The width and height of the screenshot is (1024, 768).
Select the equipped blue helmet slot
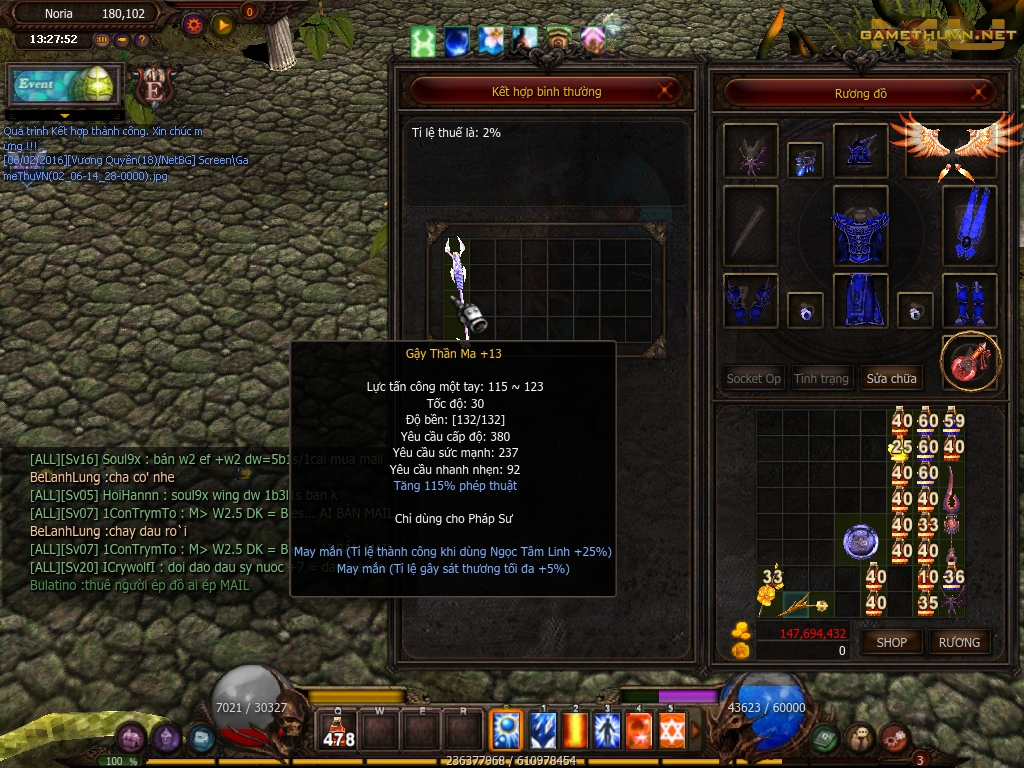[x=860, y=150]
